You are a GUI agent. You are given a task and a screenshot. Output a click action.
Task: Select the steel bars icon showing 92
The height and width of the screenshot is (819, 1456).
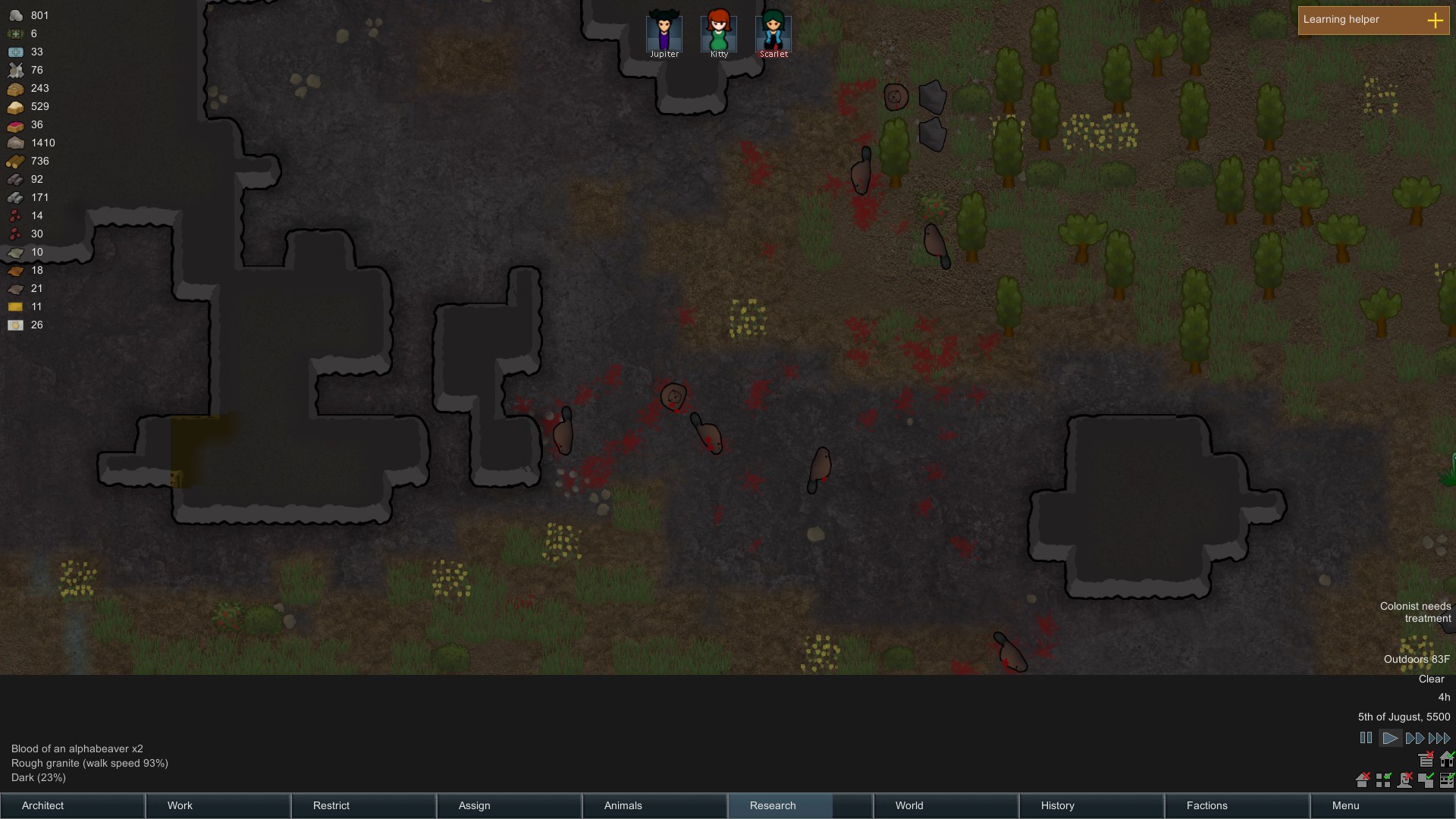(15, 179)
